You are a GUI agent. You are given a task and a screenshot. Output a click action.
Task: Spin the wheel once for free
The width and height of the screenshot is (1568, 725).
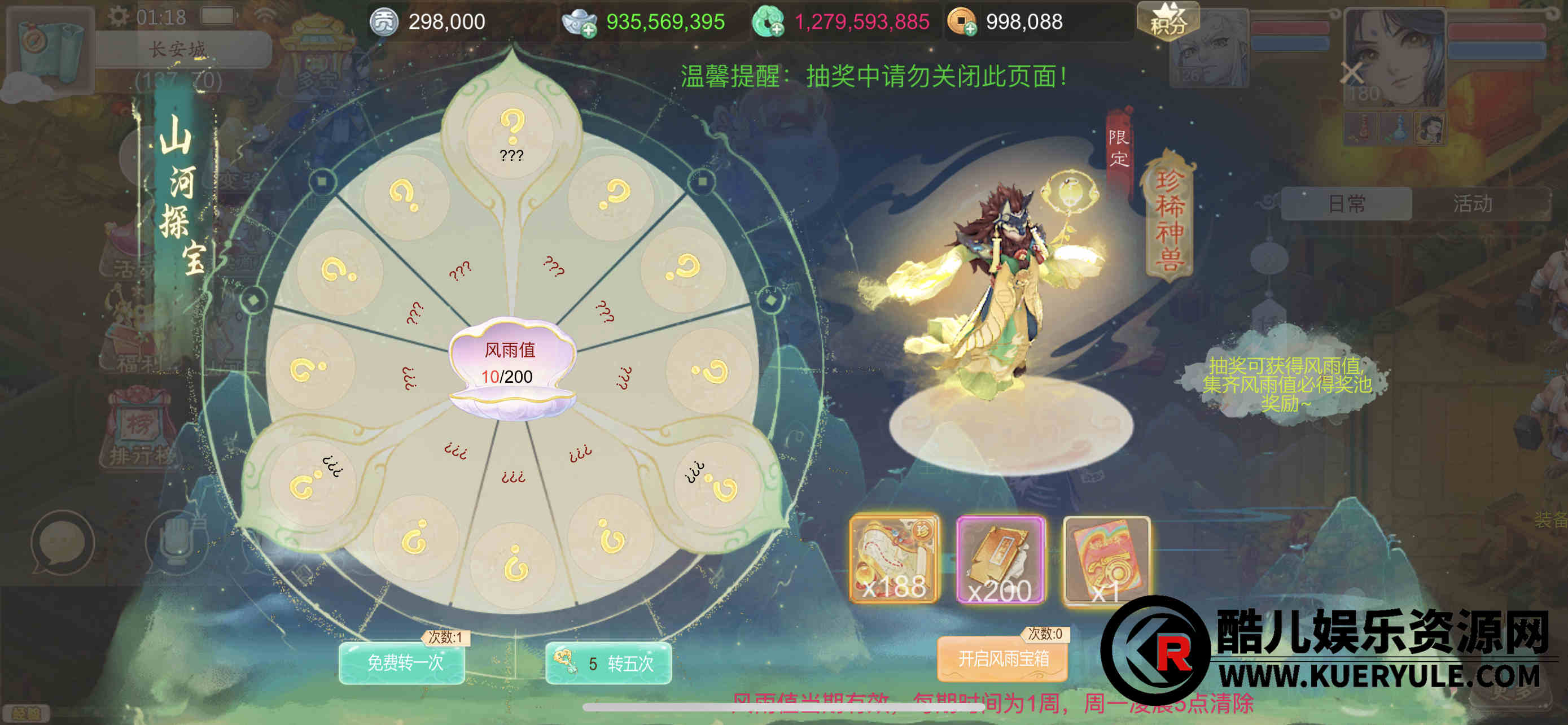402,662
